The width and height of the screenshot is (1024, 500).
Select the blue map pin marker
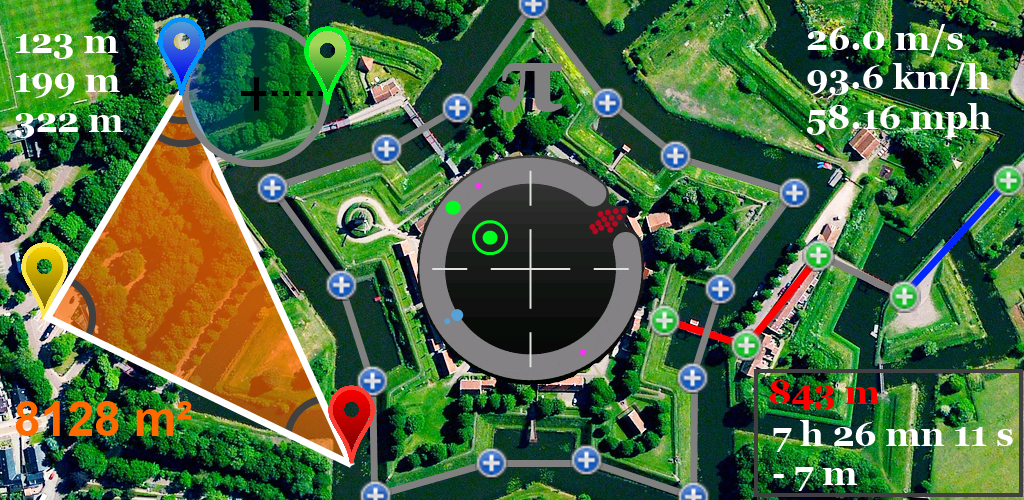pyautogui.click(x=181, y=50)
